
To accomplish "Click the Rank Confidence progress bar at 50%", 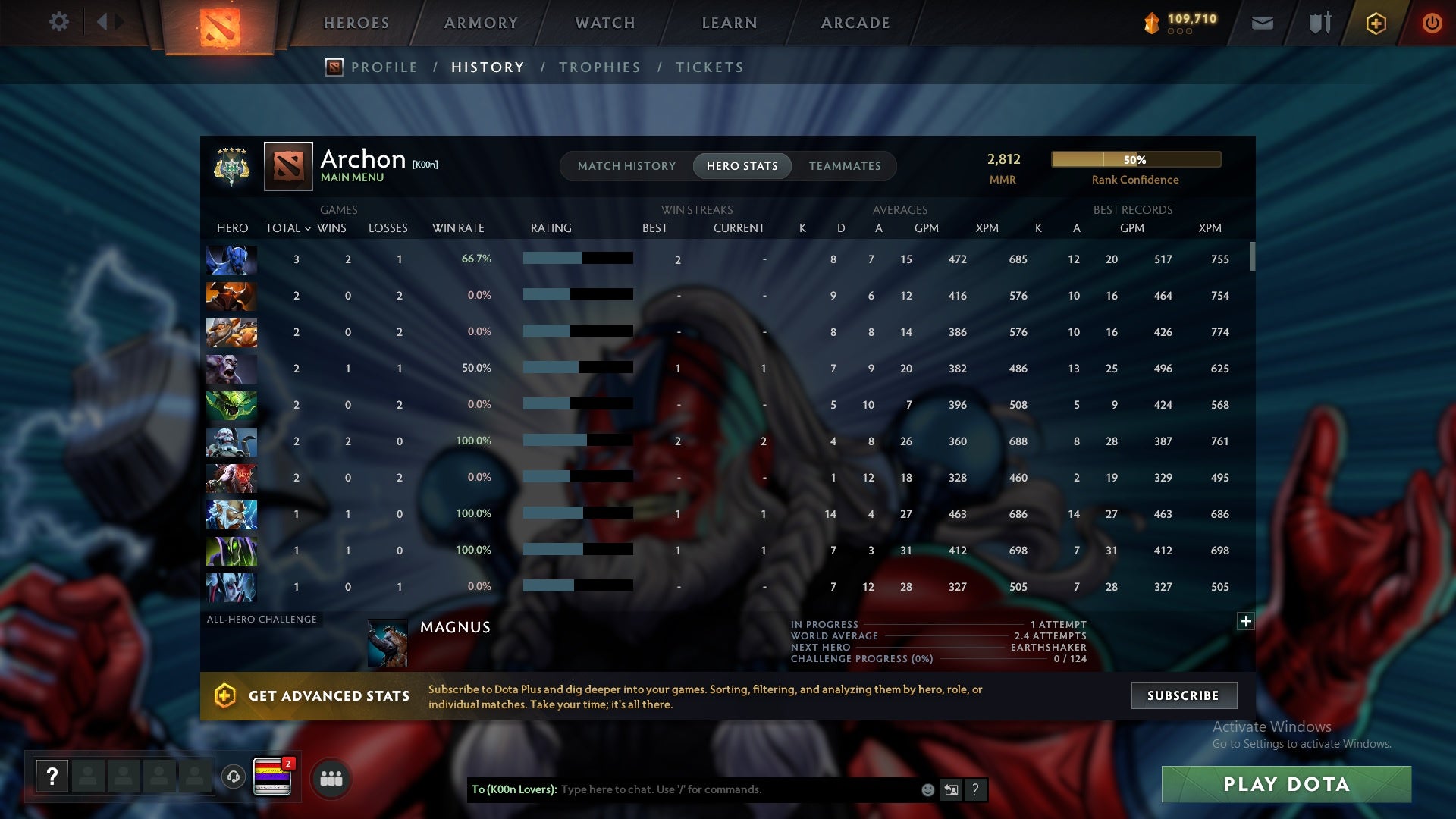I will [x=1135, y=159].
